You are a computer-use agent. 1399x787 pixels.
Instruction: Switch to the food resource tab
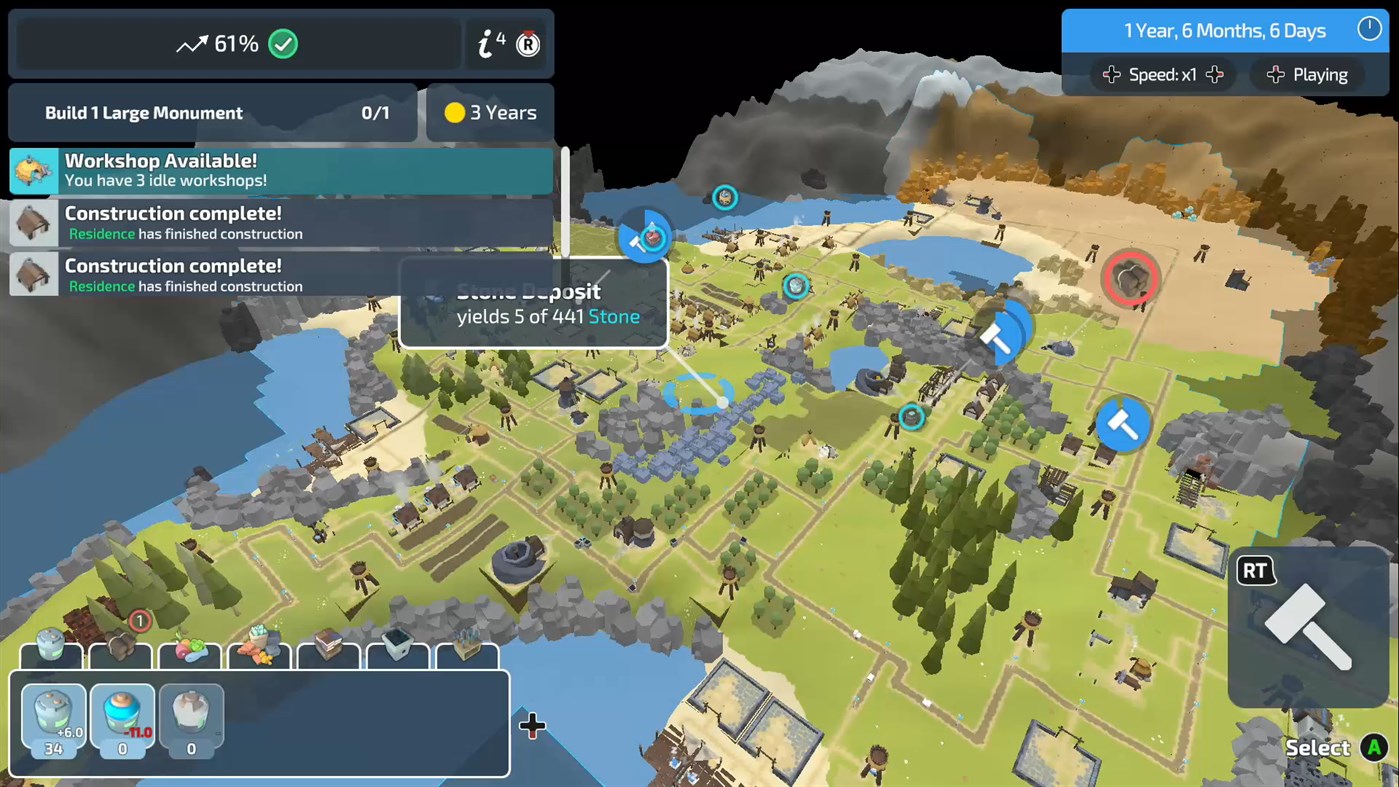click(190, 650)
